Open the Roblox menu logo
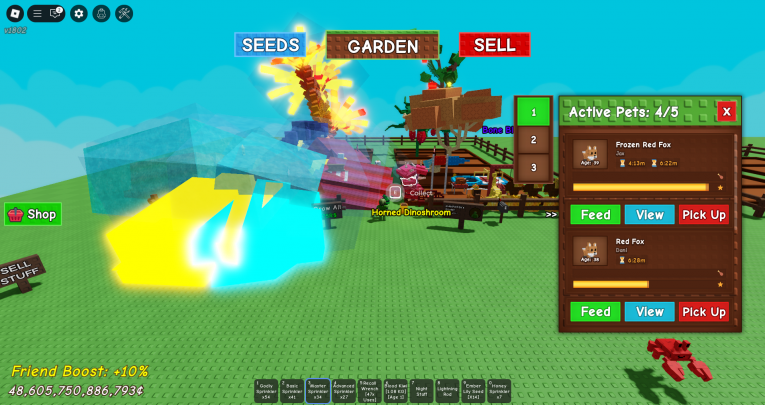Screen dimensions: 765x405 pyautogui.click(x=14, y=14)
